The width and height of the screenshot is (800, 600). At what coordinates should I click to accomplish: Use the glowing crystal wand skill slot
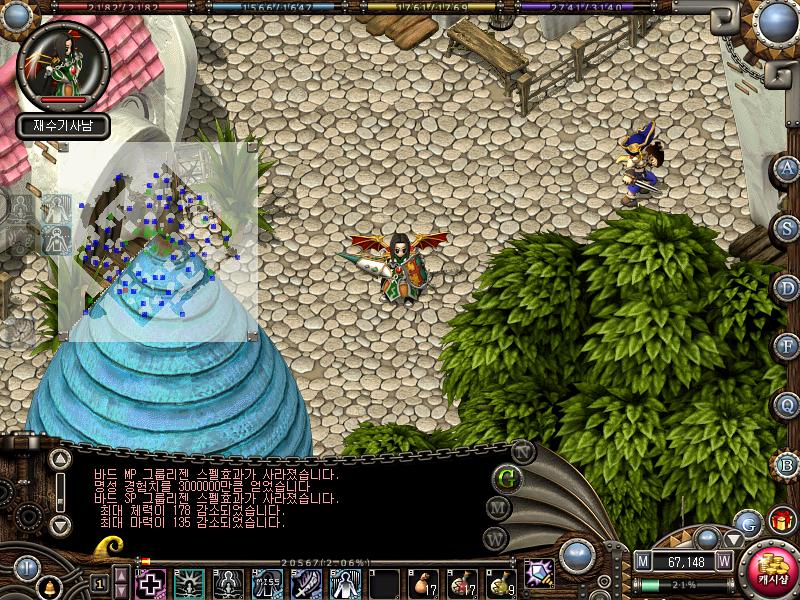click(540, 574)
